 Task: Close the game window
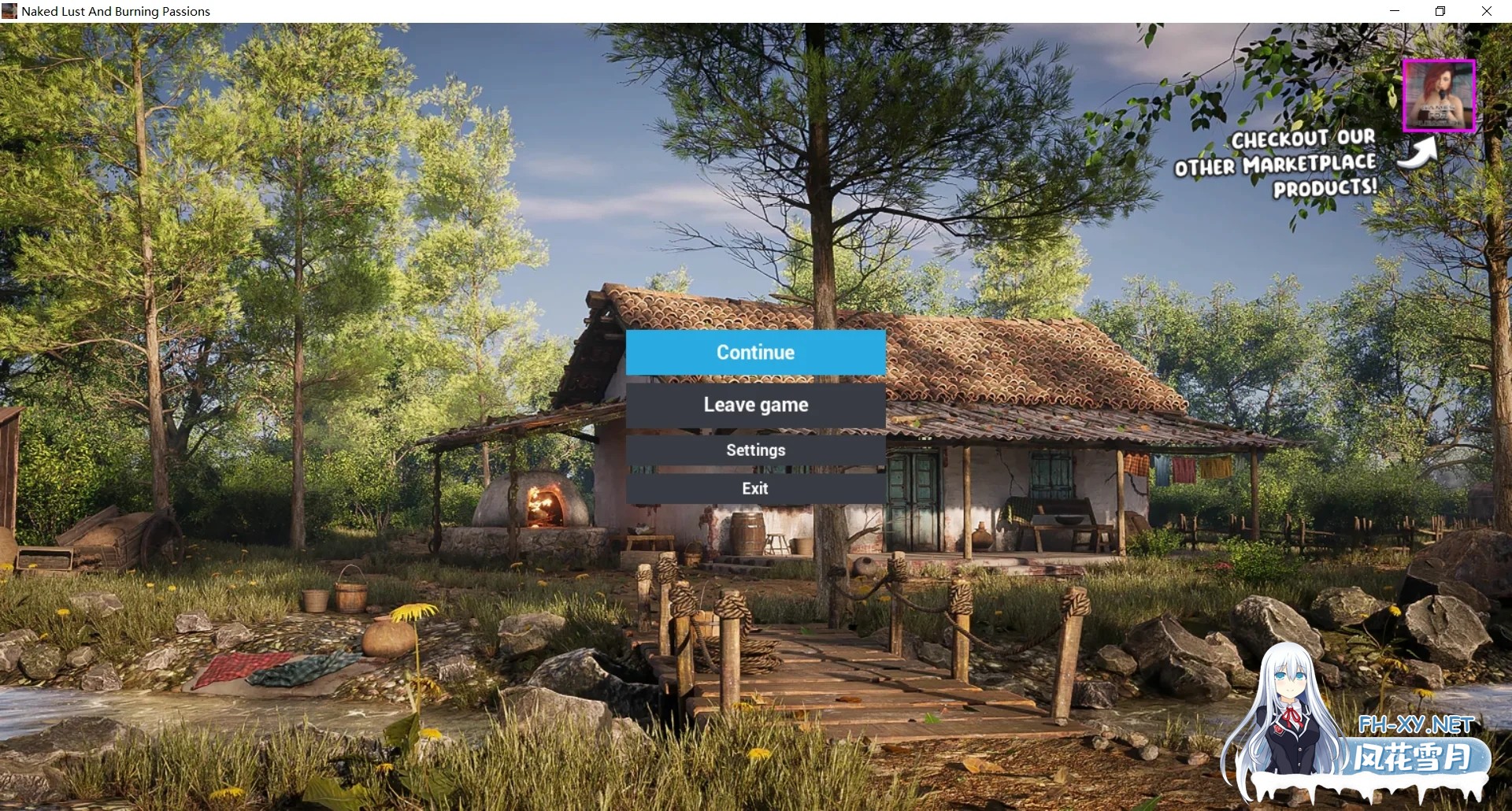point(1487,11)
